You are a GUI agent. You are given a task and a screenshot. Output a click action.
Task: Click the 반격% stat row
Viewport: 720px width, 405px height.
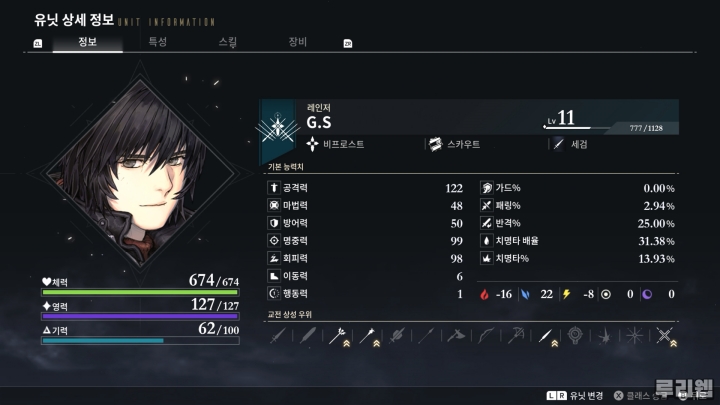point(578,223)
